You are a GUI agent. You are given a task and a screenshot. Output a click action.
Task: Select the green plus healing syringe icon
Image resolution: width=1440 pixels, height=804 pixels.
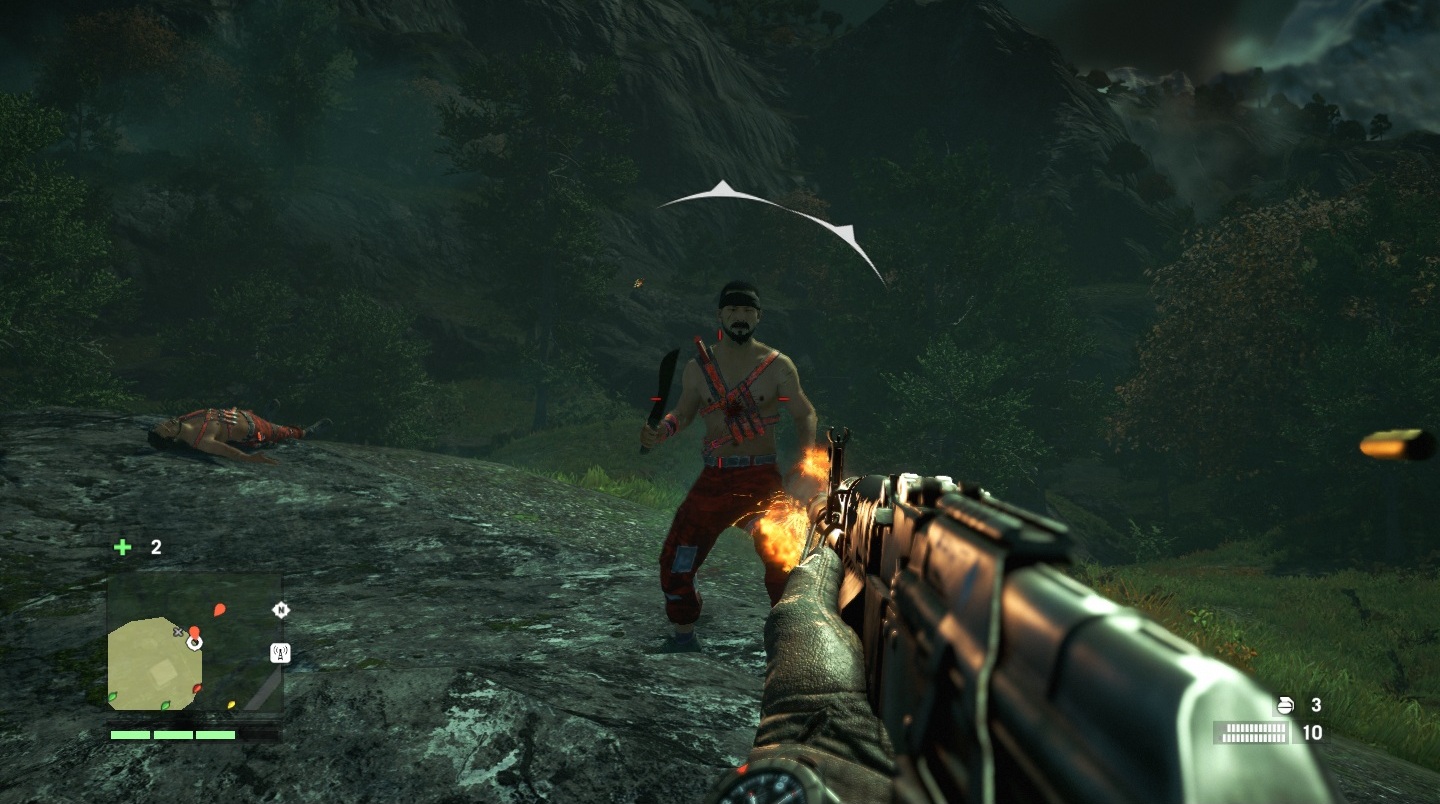click(122, 547)
